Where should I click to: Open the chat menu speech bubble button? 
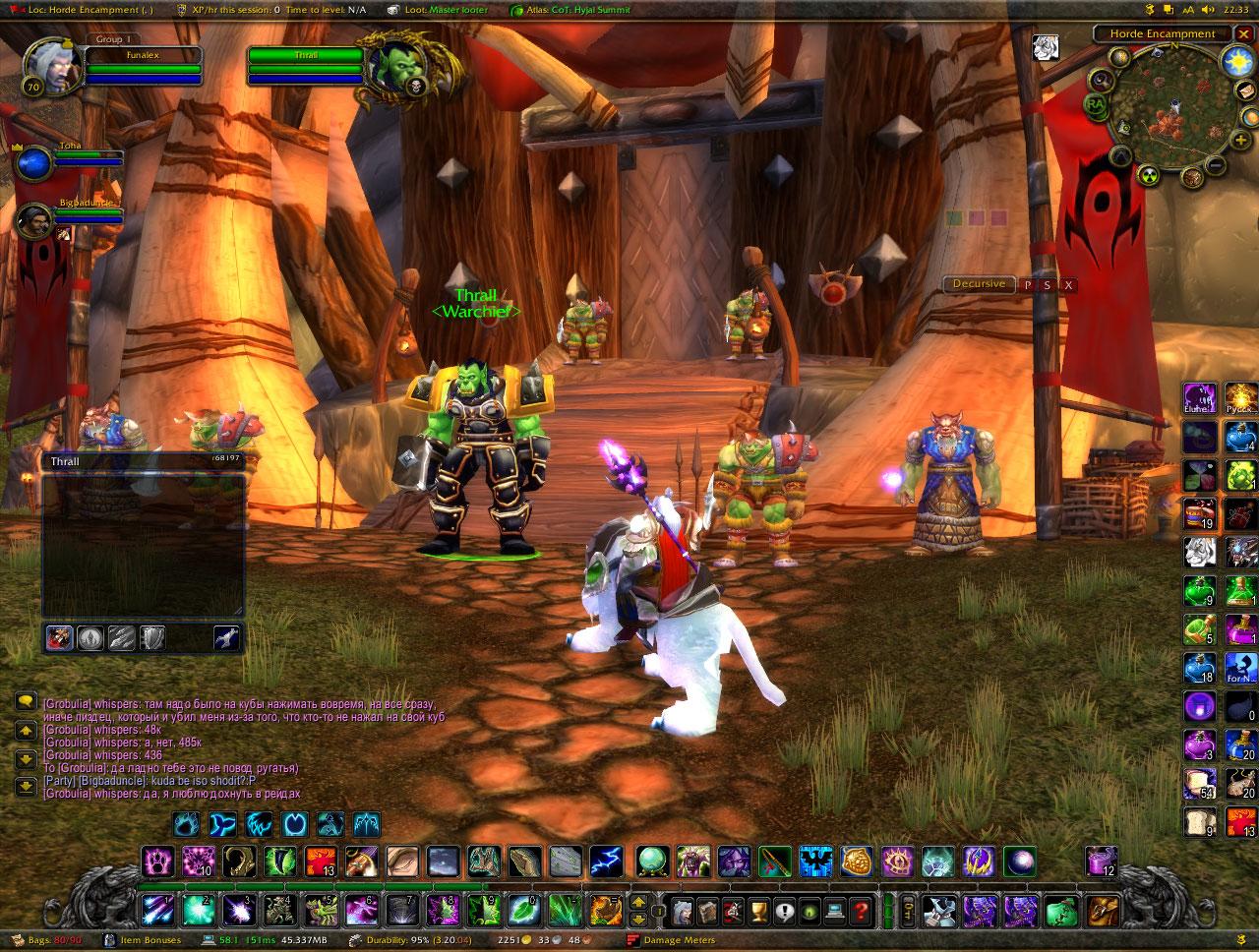26,701
